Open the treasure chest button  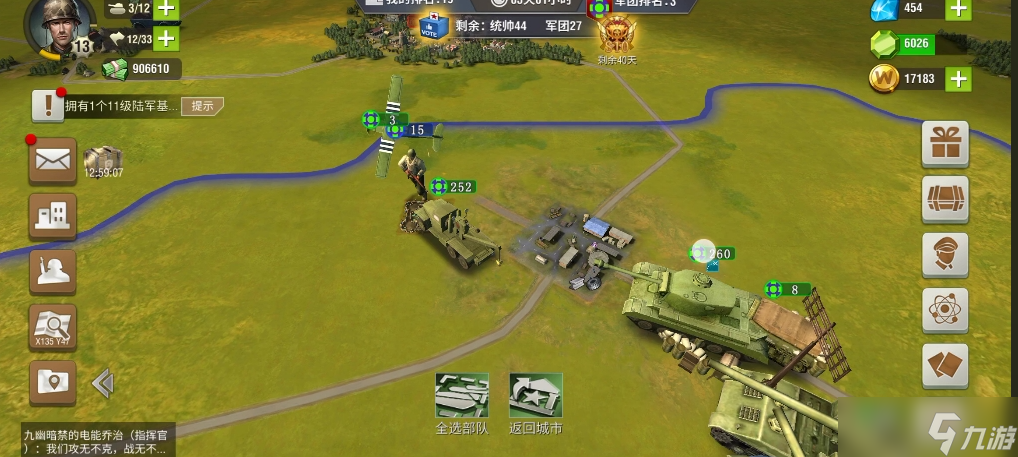point(944,197)
